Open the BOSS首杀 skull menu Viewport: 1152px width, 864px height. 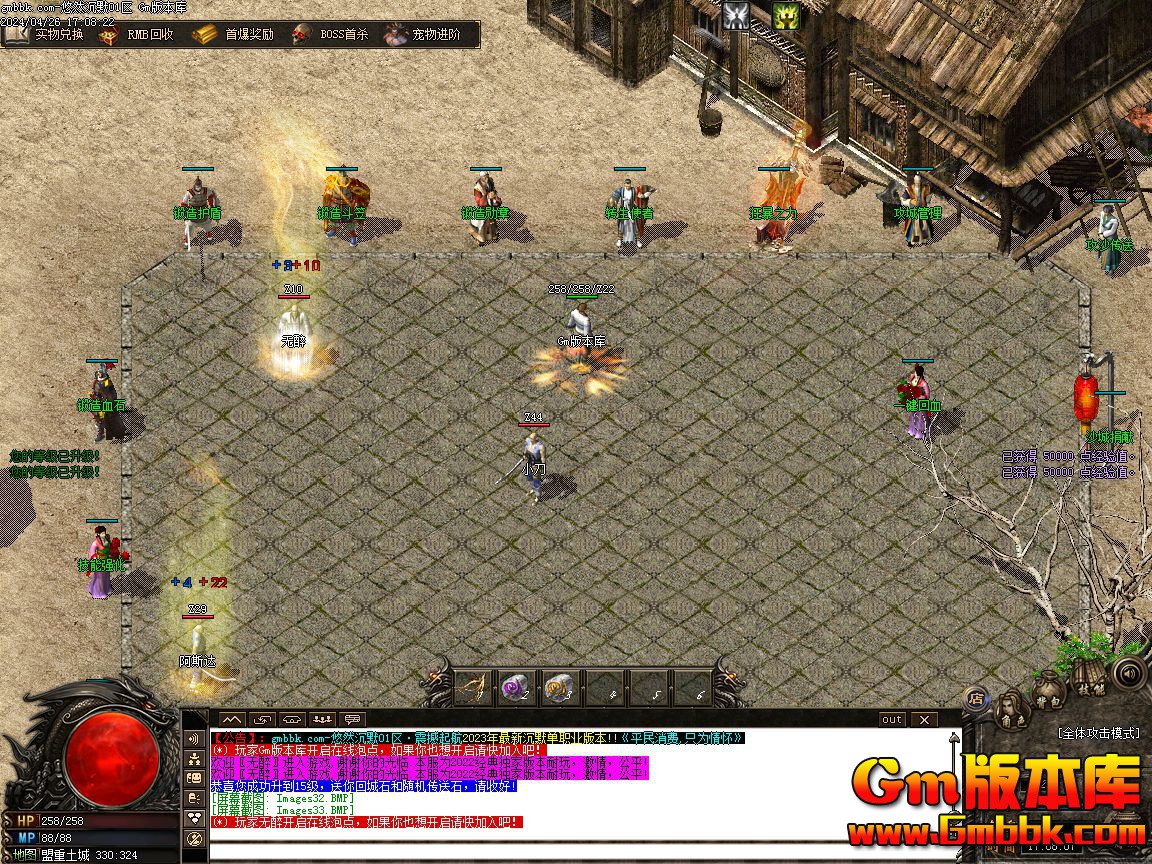[x=331, y=34]
